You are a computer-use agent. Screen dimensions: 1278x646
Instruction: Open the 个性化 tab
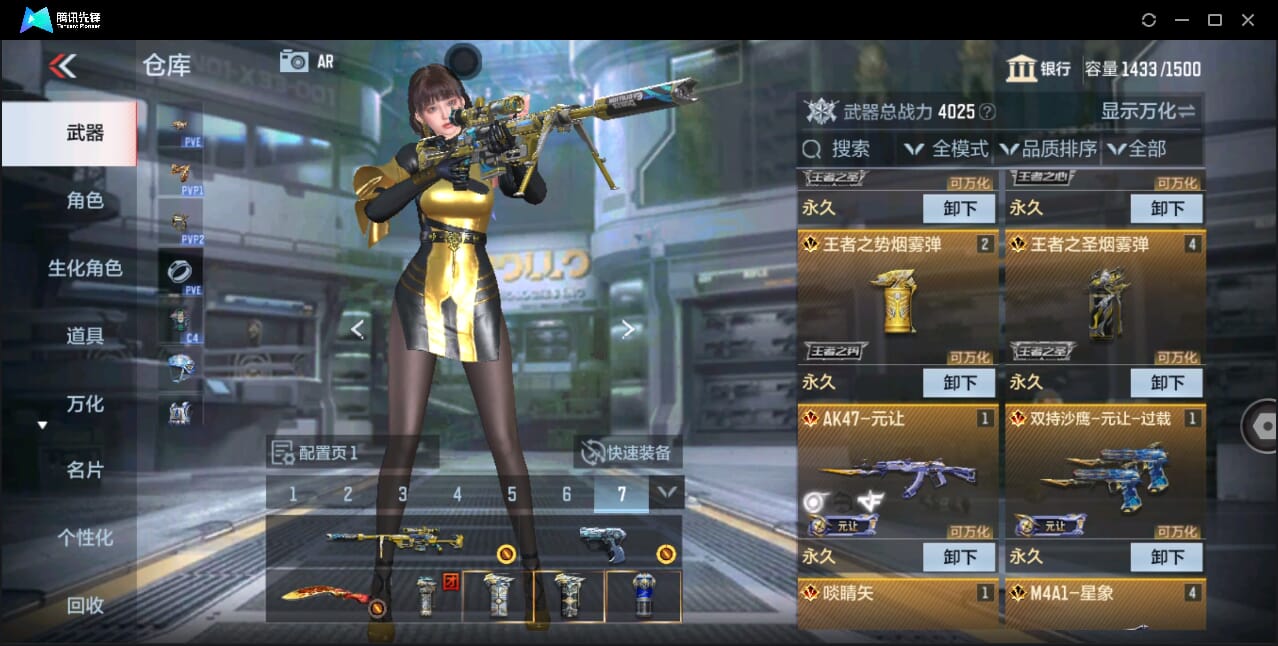(x=85, y=538)
